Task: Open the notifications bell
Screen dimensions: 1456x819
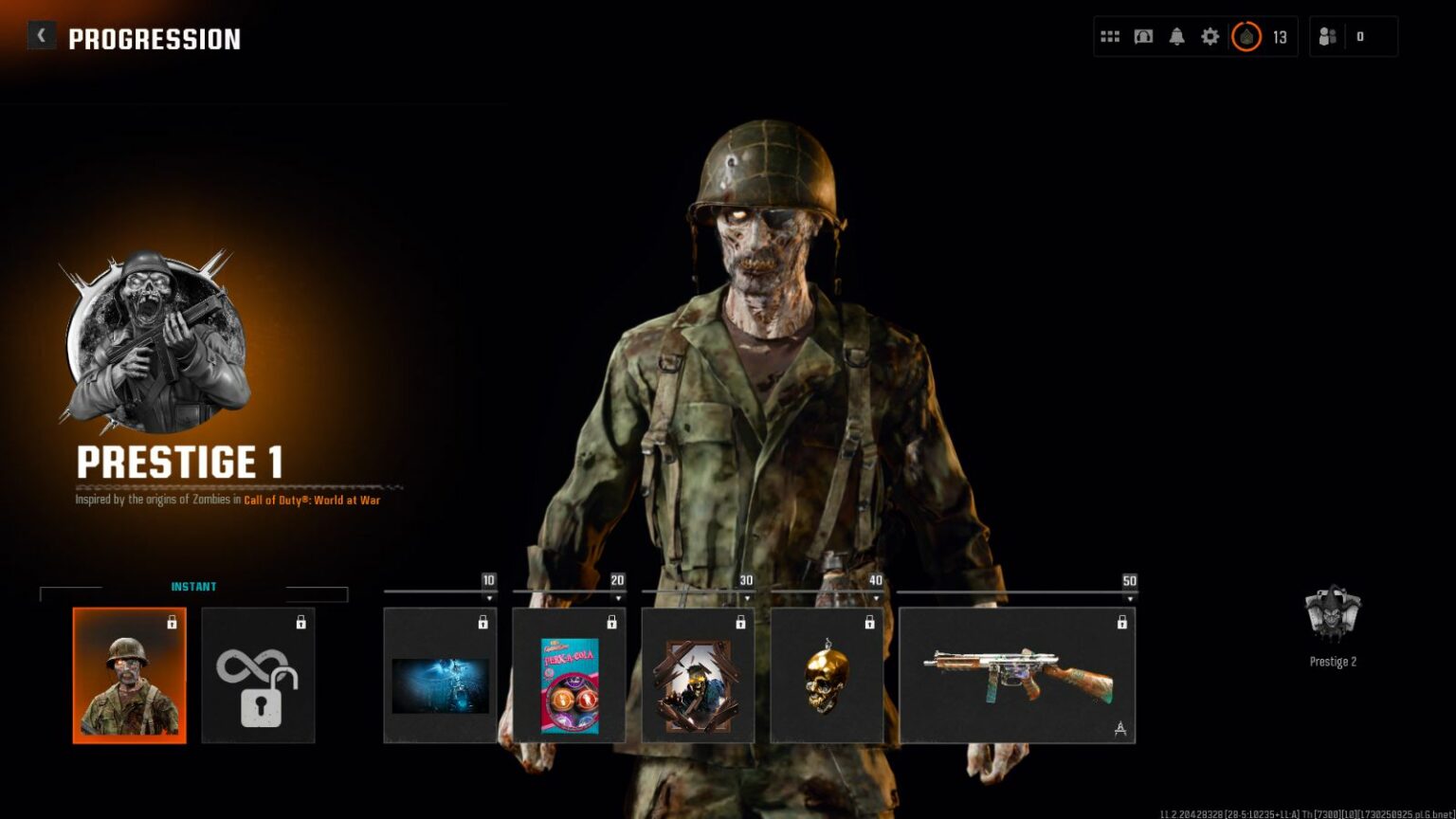Action: coord(1176,35)
